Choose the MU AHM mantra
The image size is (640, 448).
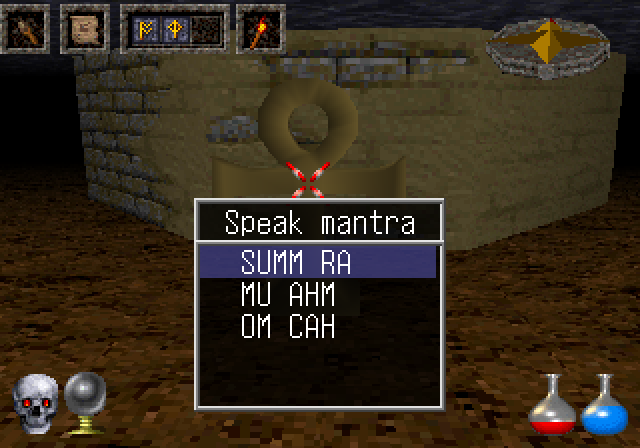click(x=287, y=295)
